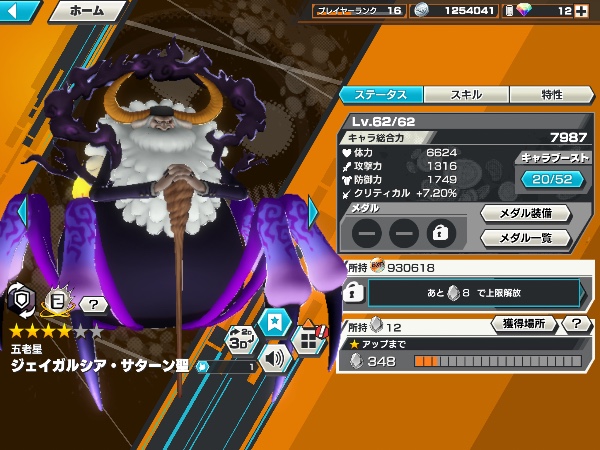Image resolution: width=600 pixels, height=450 pixels.
Task: Toggle the 2D/3D view button
Action: click(x=240, y=340)
